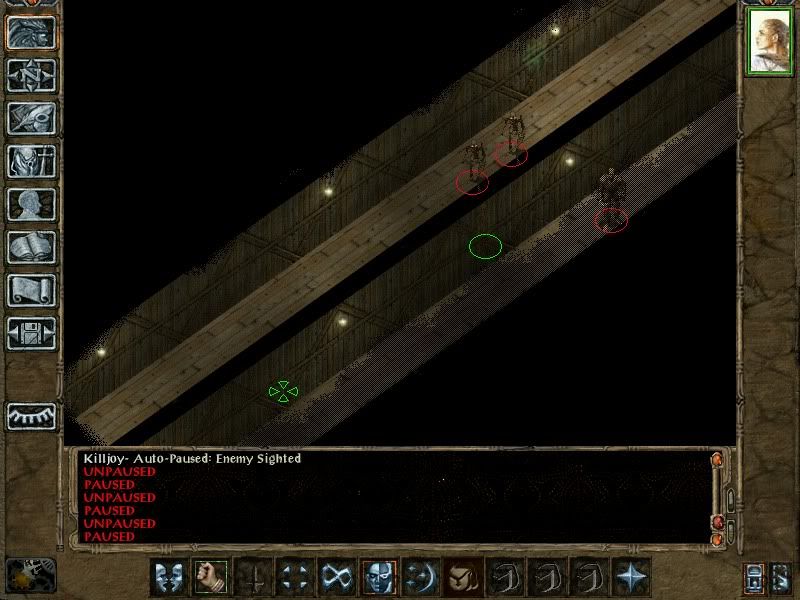Click the twin masks talk button

point(169,576)
